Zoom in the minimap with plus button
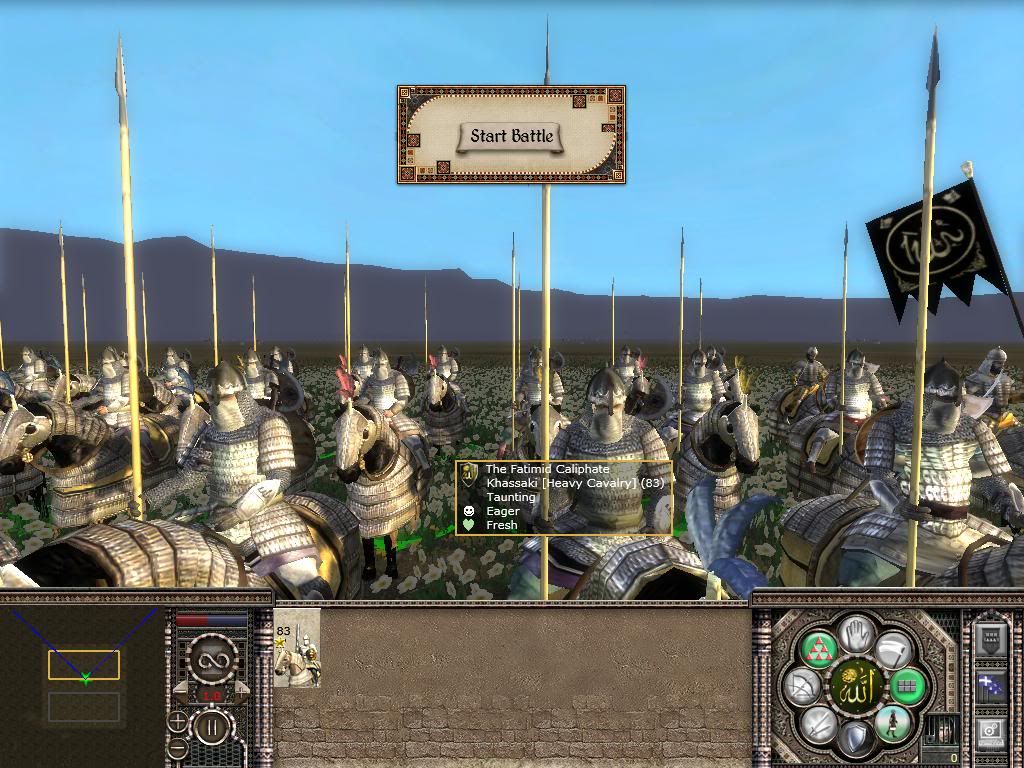Viewport: 1024px width, 768px height. (x=177, y=721)
